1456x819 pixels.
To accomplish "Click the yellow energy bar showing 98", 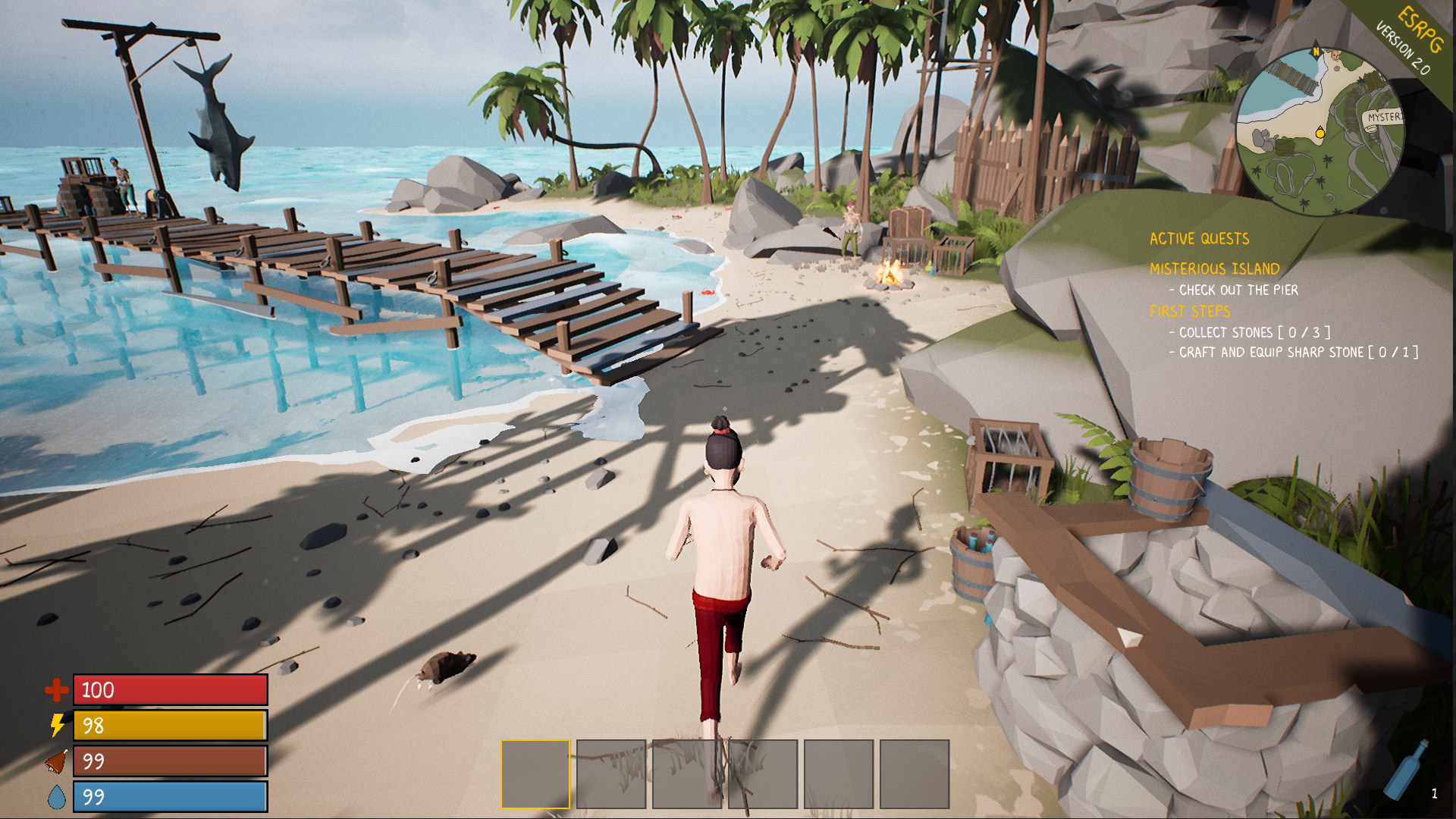I will [x=170, y=726].
